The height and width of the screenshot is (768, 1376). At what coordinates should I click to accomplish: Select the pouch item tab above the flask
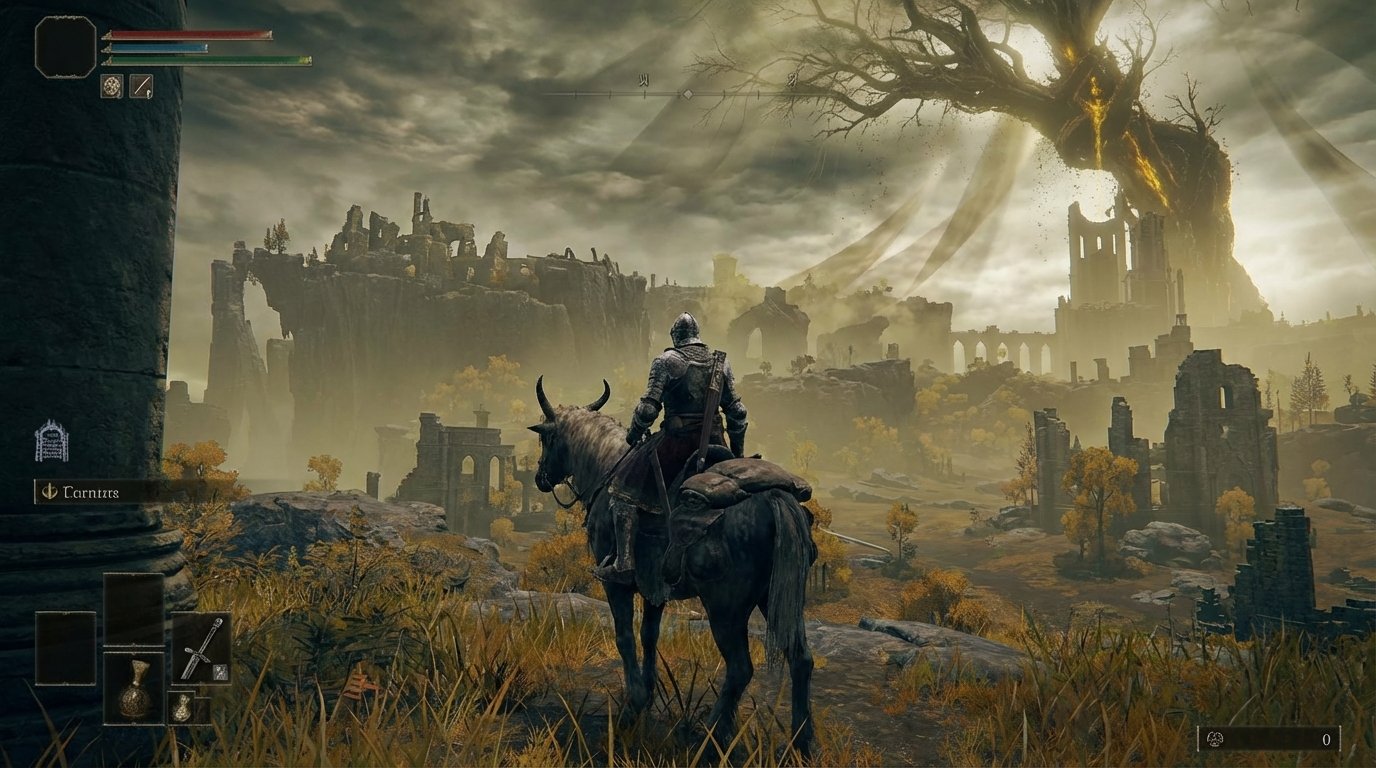tap(133, 609)
